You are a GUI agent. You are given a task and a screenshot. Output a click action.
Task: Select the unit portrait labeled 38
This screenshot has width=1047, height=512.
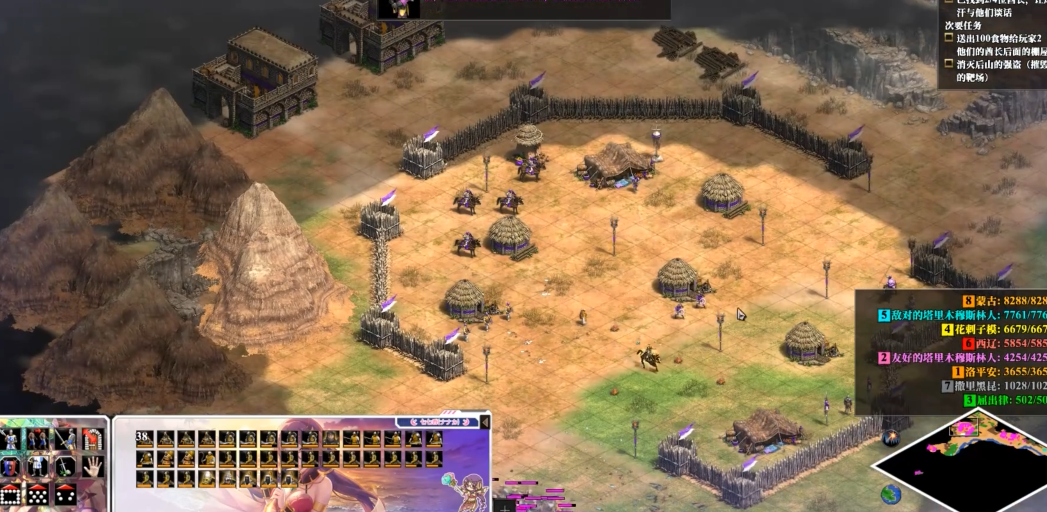coord(145,439)
